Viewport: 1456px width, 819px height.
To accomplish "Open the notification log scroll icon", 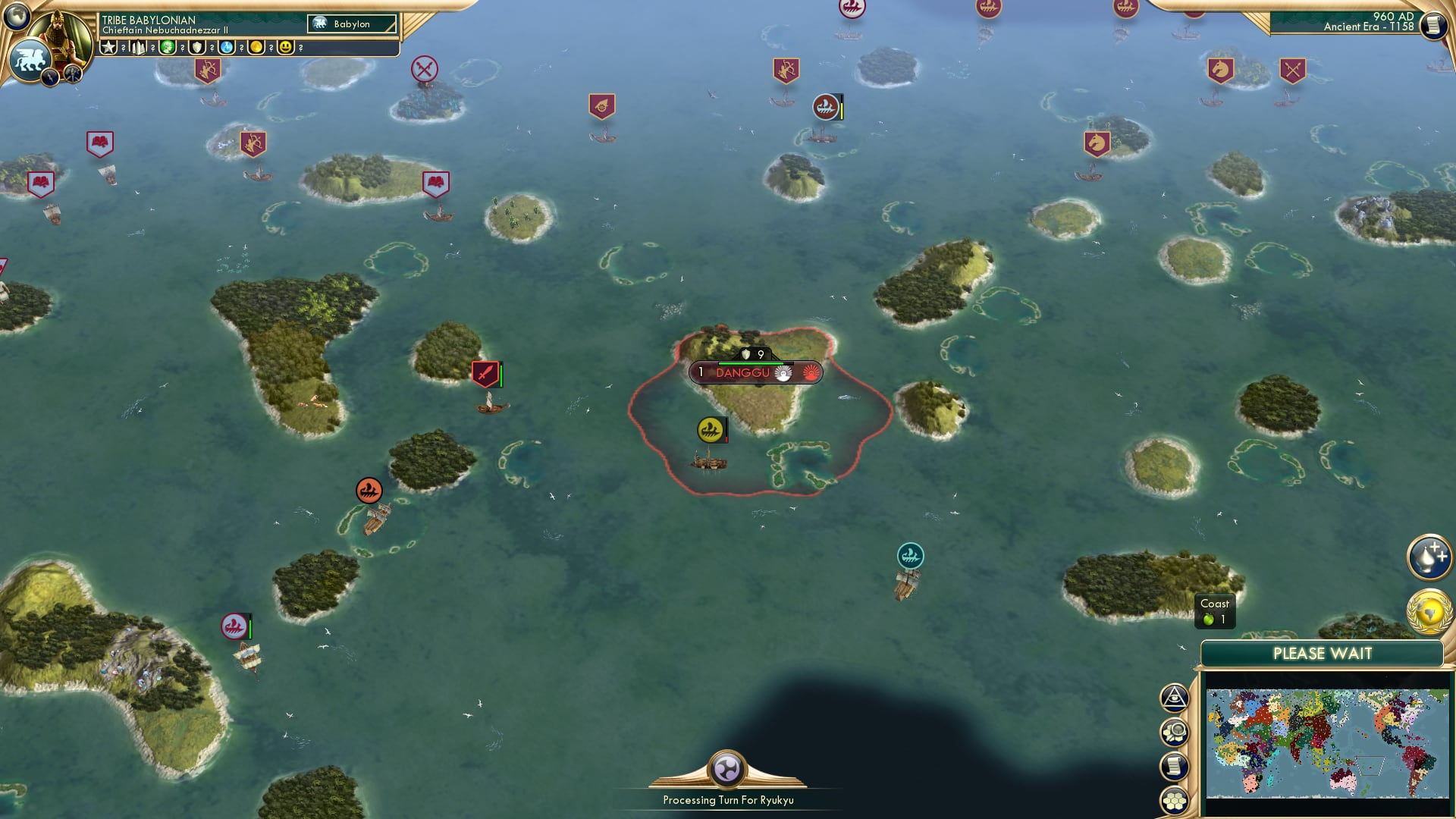I will [1174, 767].
